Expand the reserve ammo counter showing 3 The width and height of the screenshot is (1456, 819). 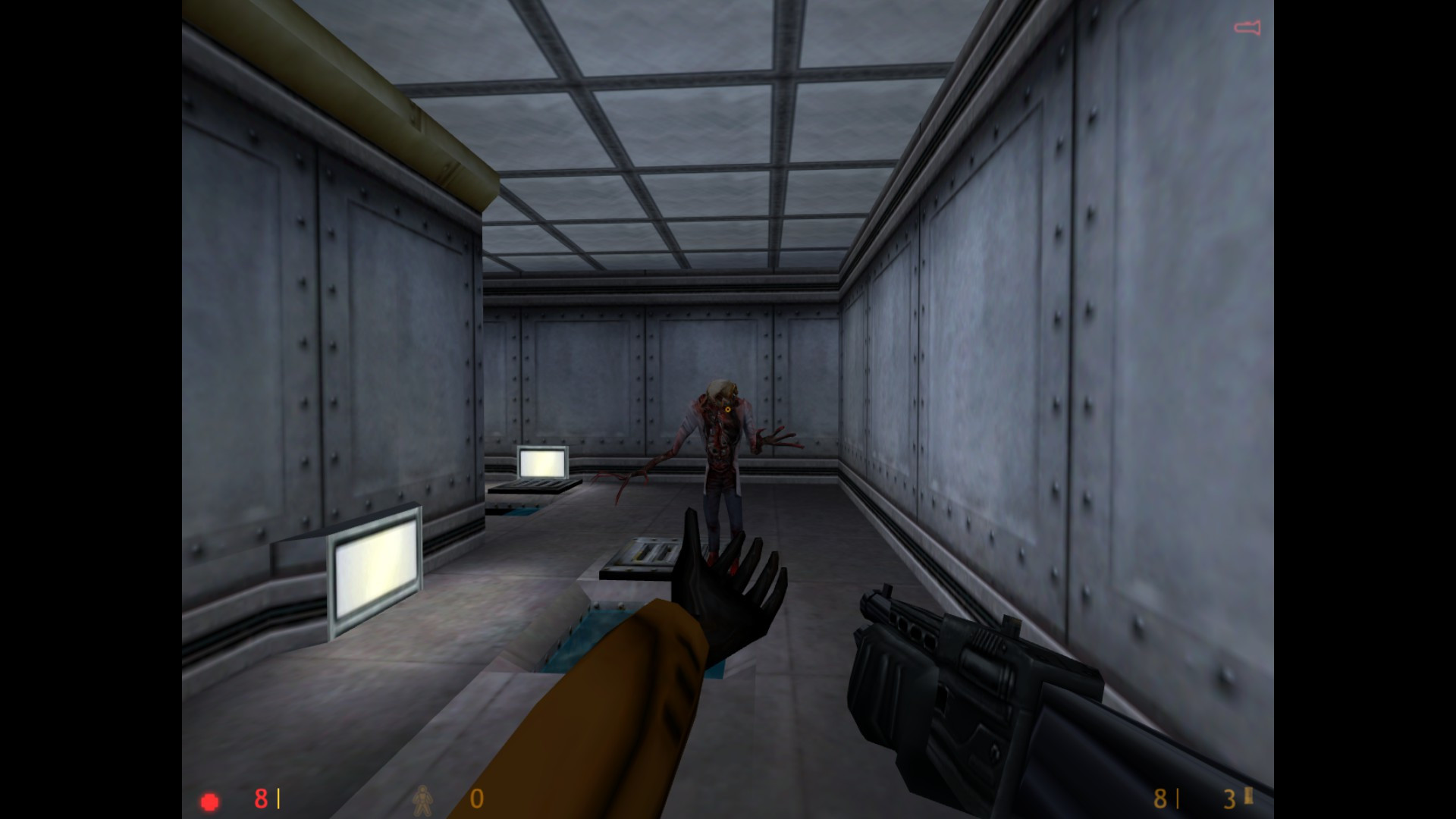pos(1228,799)
